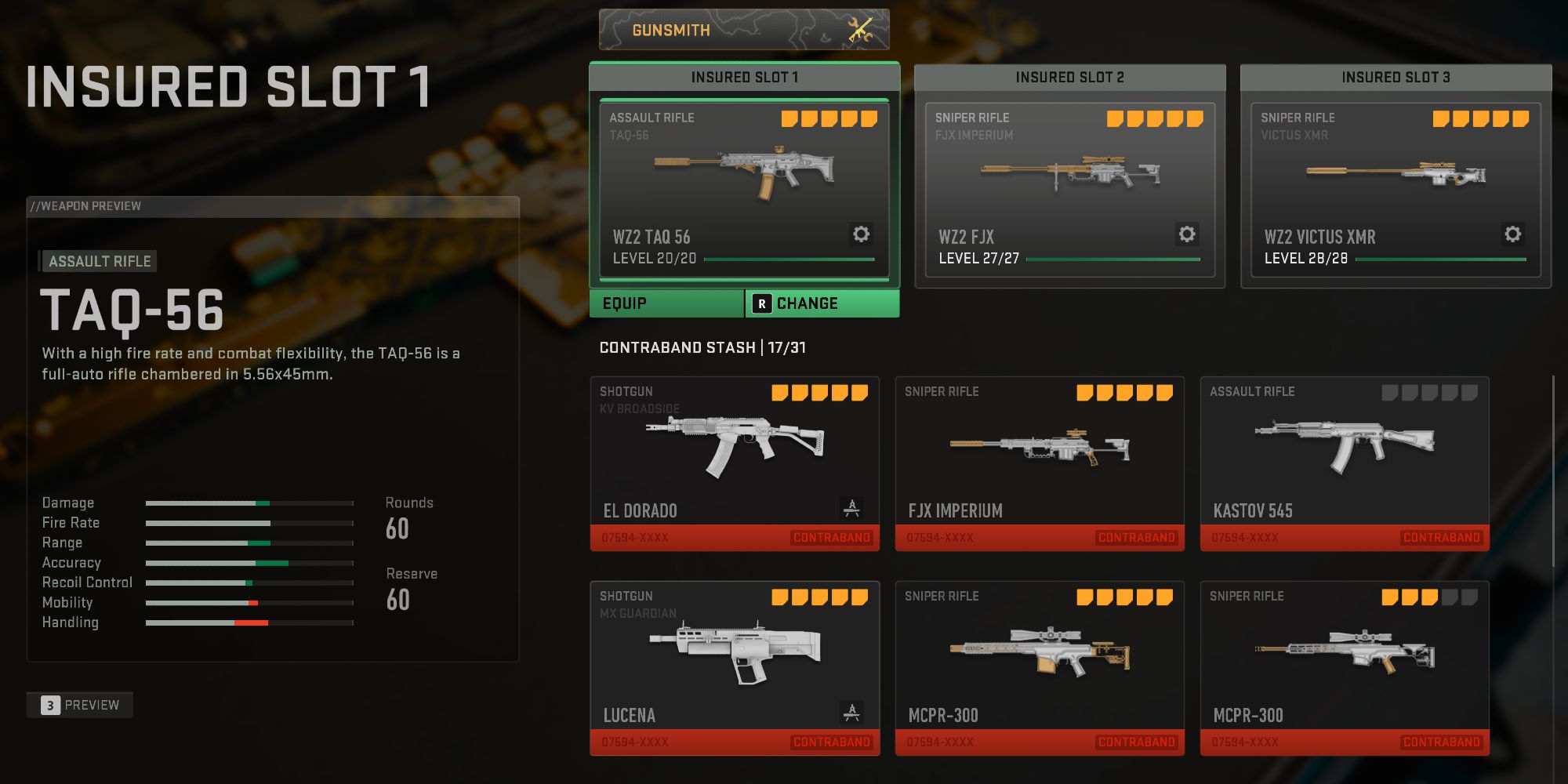Switch to the Insured Slot 3 panel
This screenshot has height=784, width=1568.
1396,78
